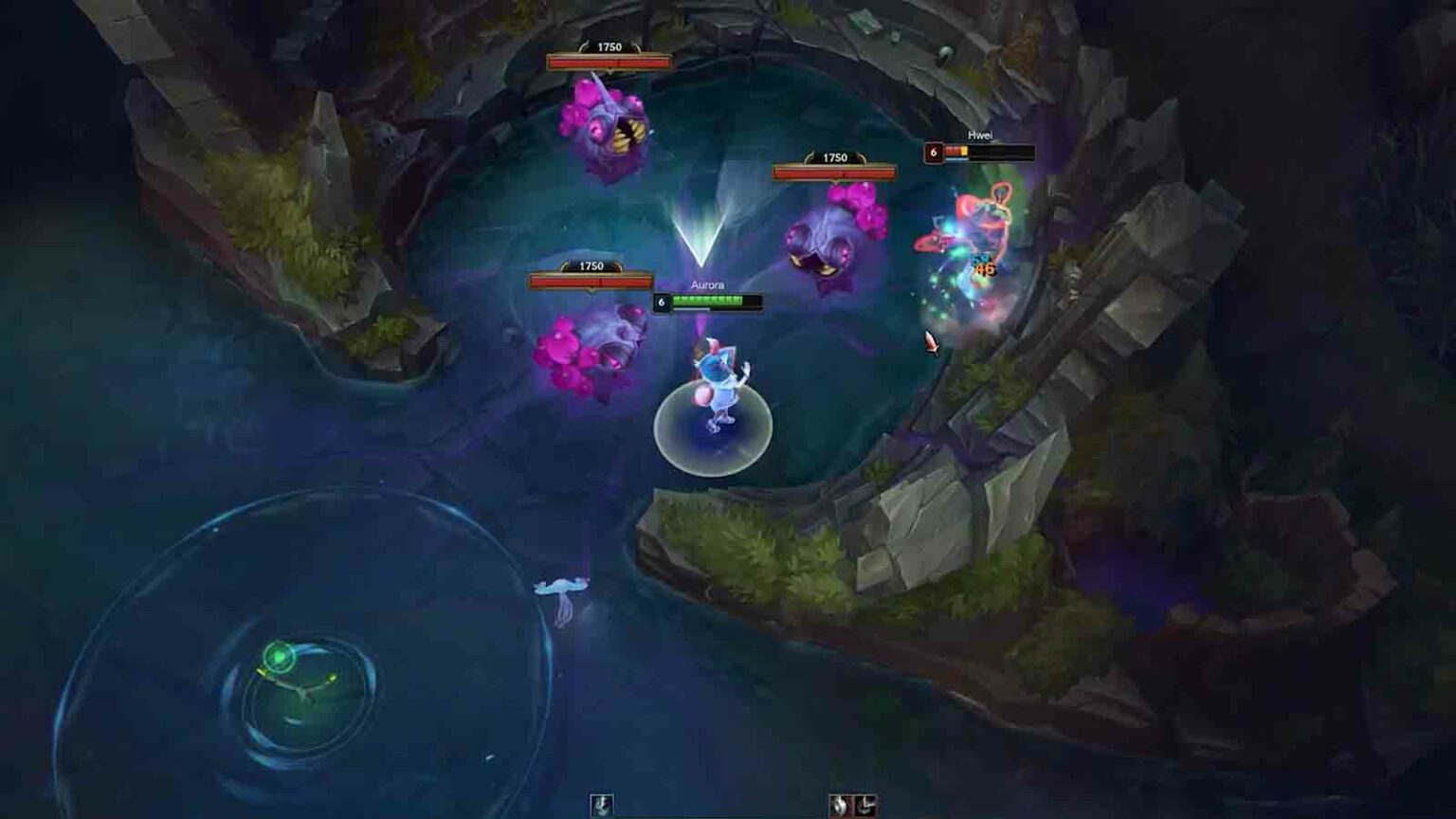Click the blue buff icon at bottom center

[604, 803]
